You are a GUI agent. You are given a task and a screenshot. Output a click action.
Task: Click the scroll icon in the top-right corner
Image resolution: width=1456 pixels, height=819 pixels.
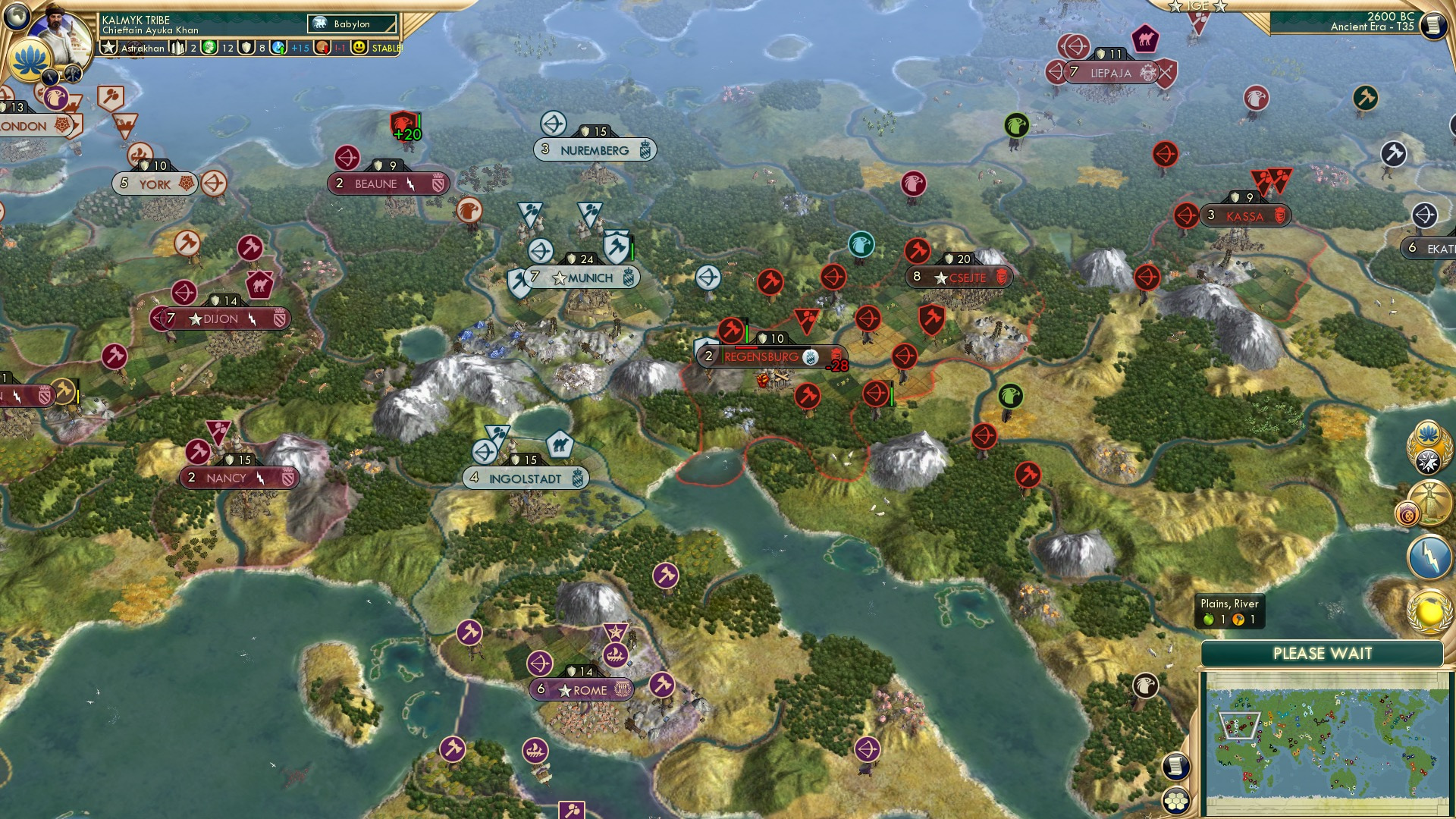(x=1435, y=27)
